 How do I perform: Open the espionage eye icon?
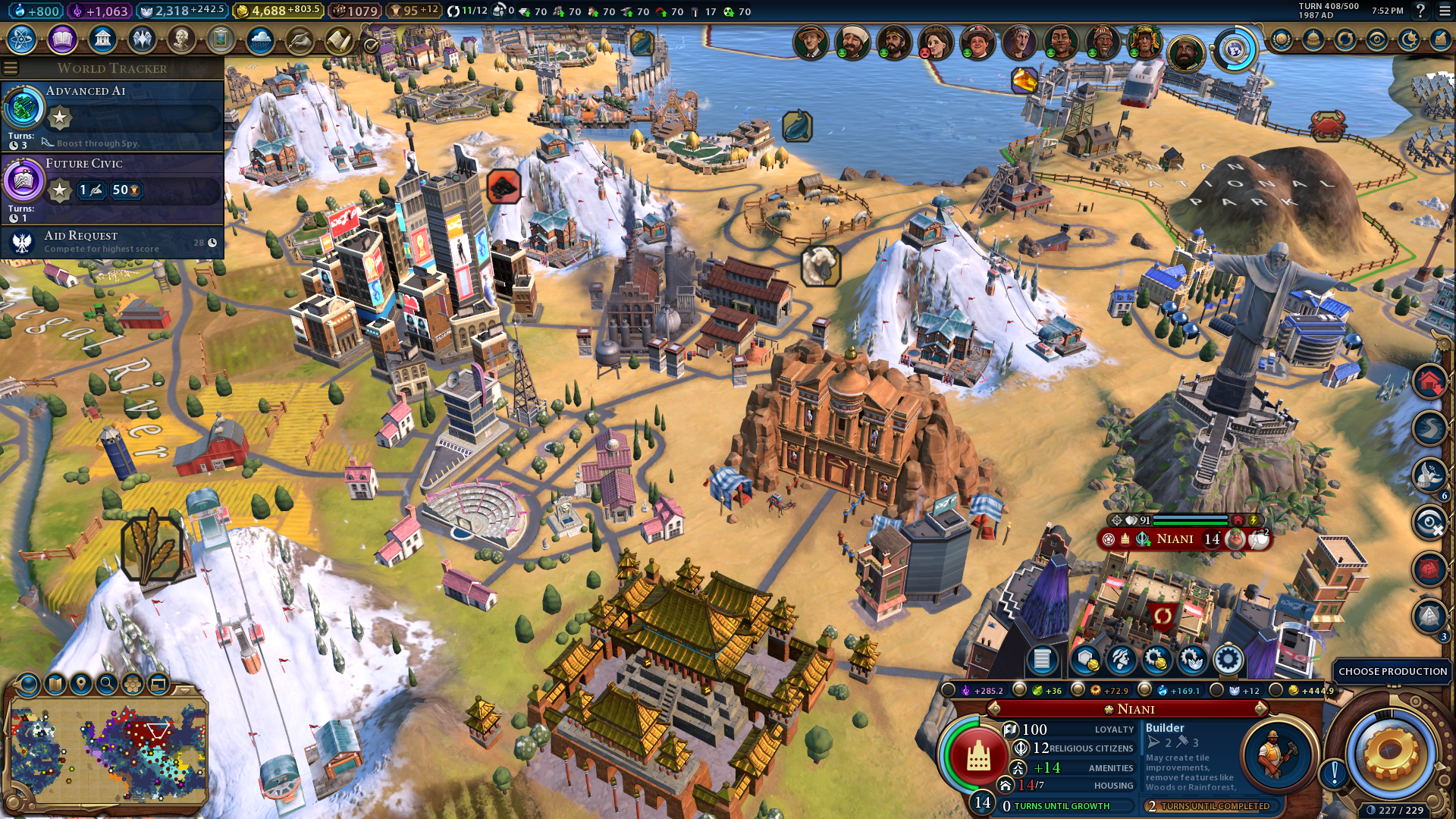(x=1377, y=39)
